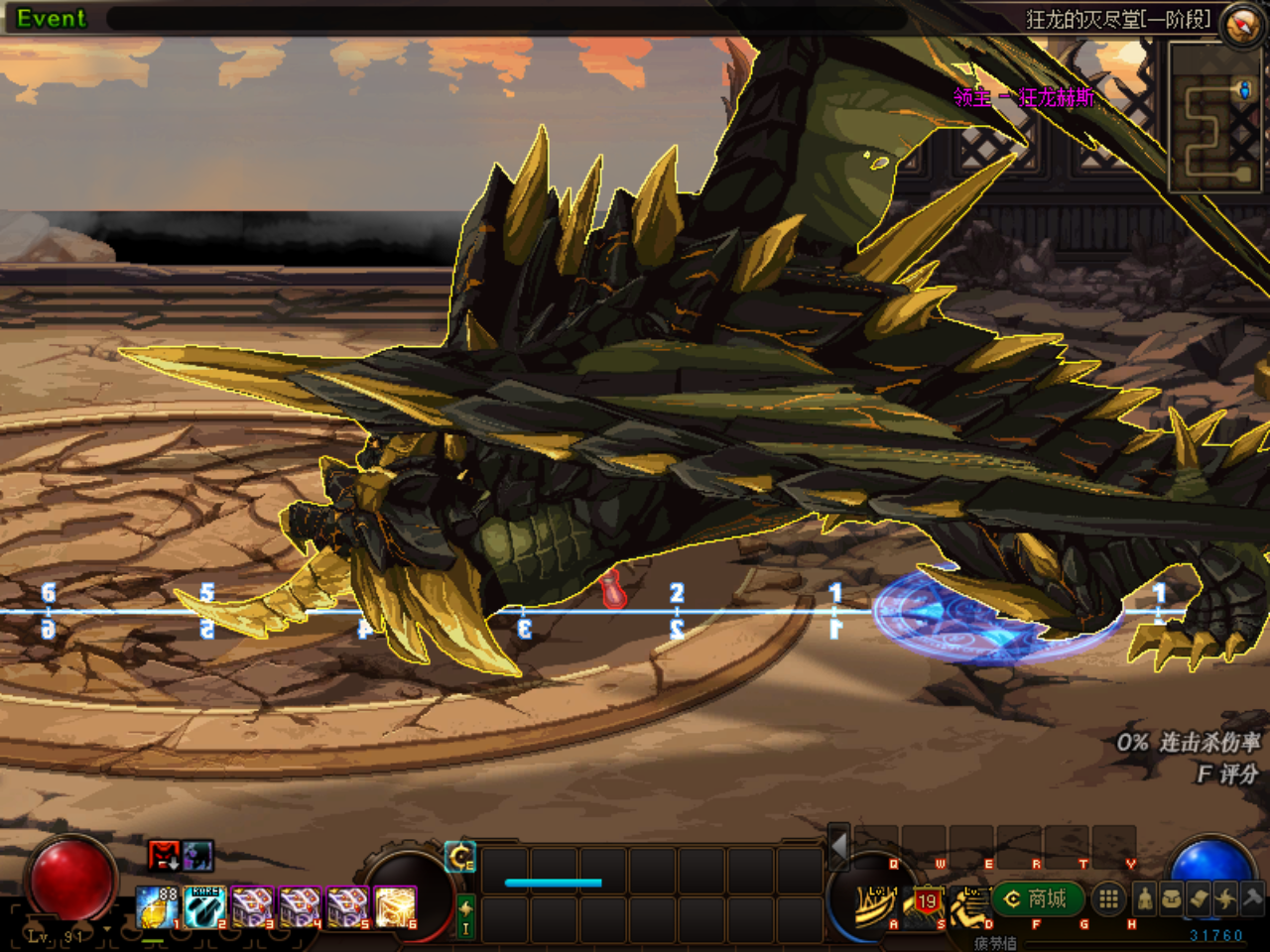Open the grid menu labeled G
Screen dimensions: 1270x952
(1109, 898)
